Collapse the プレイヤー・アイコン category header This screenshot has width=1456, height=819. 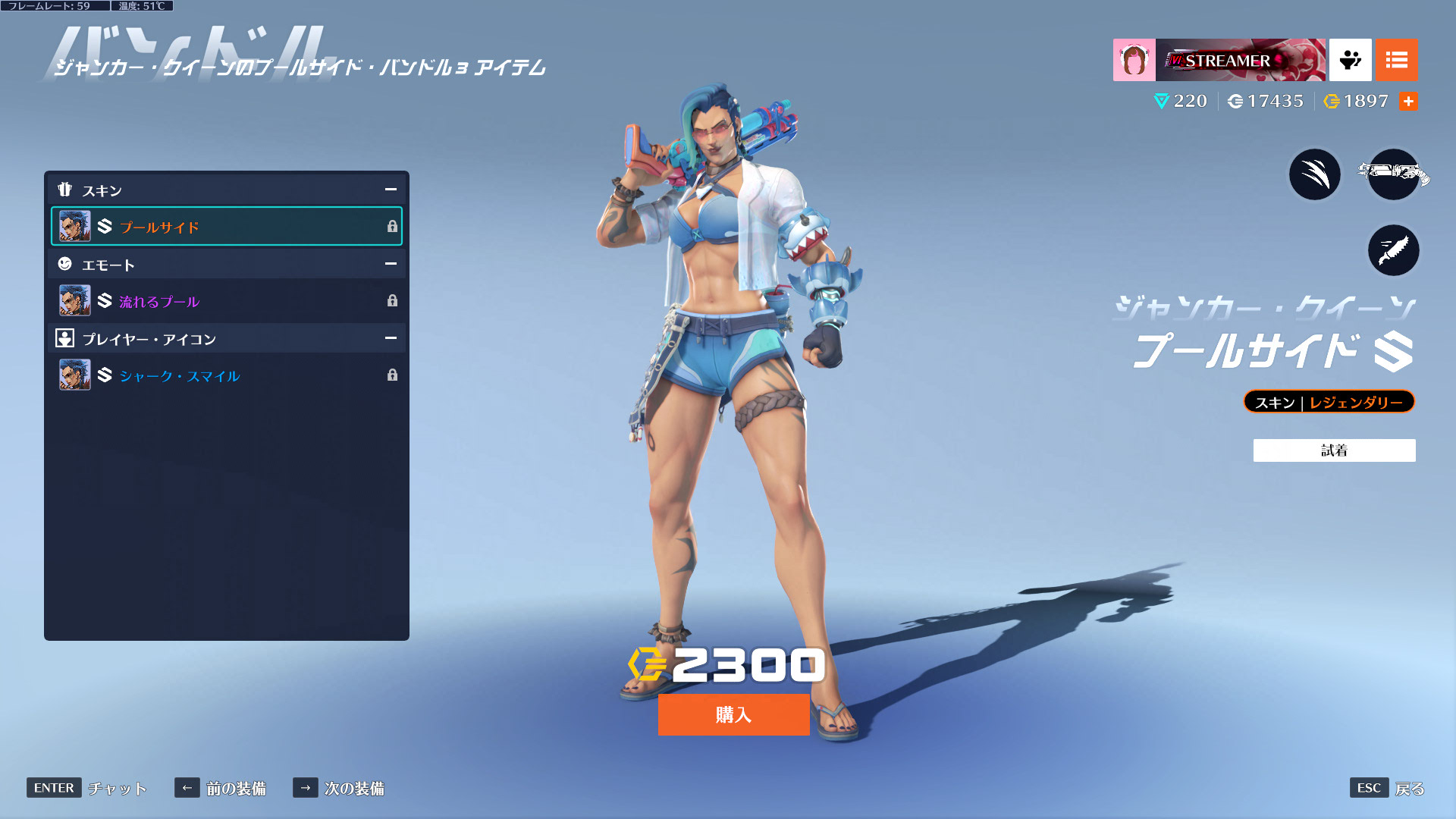pos(391,338)
